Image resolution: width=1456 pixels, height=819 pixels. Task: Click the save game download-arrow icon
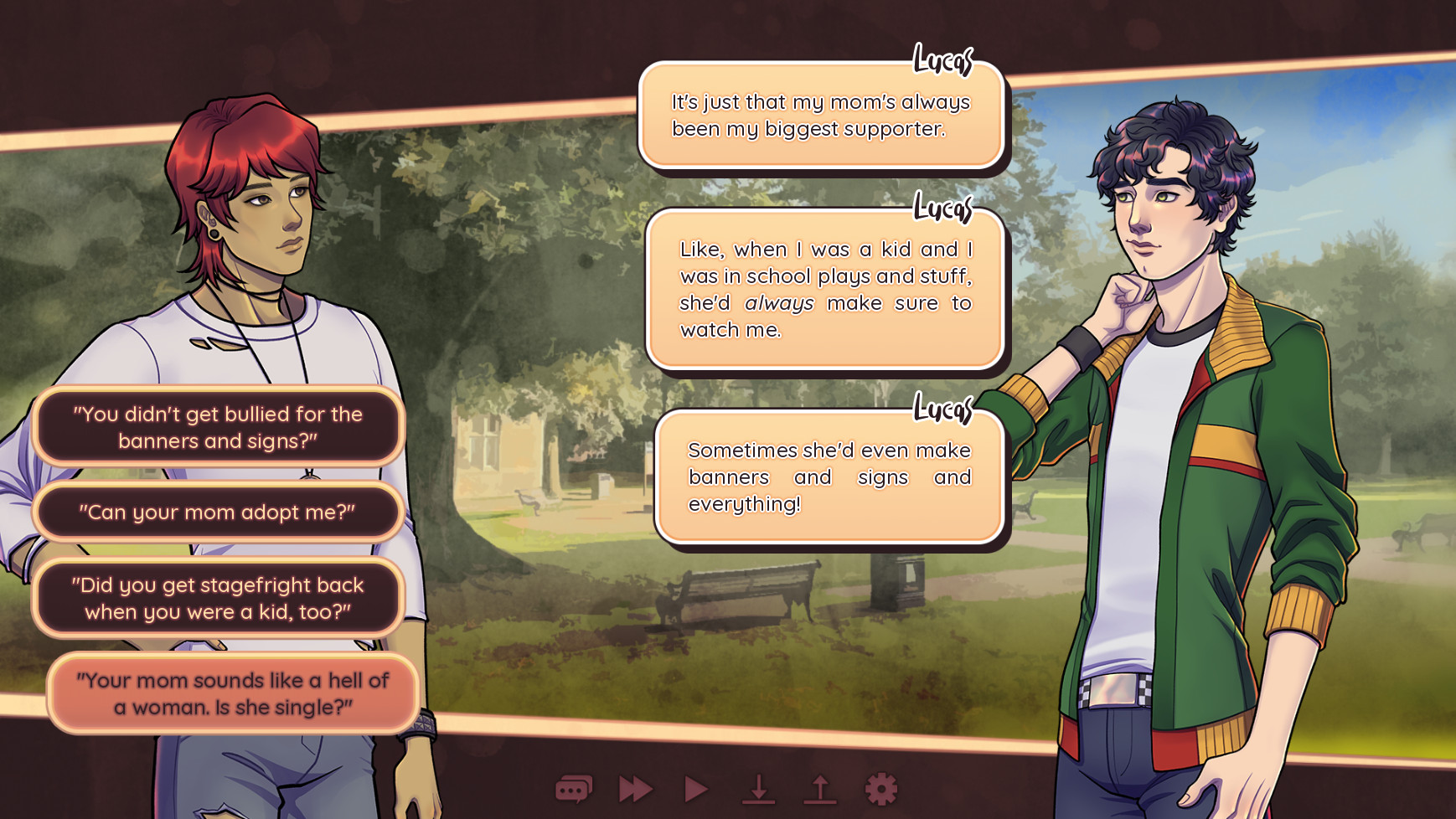click(x=758, y=789)
